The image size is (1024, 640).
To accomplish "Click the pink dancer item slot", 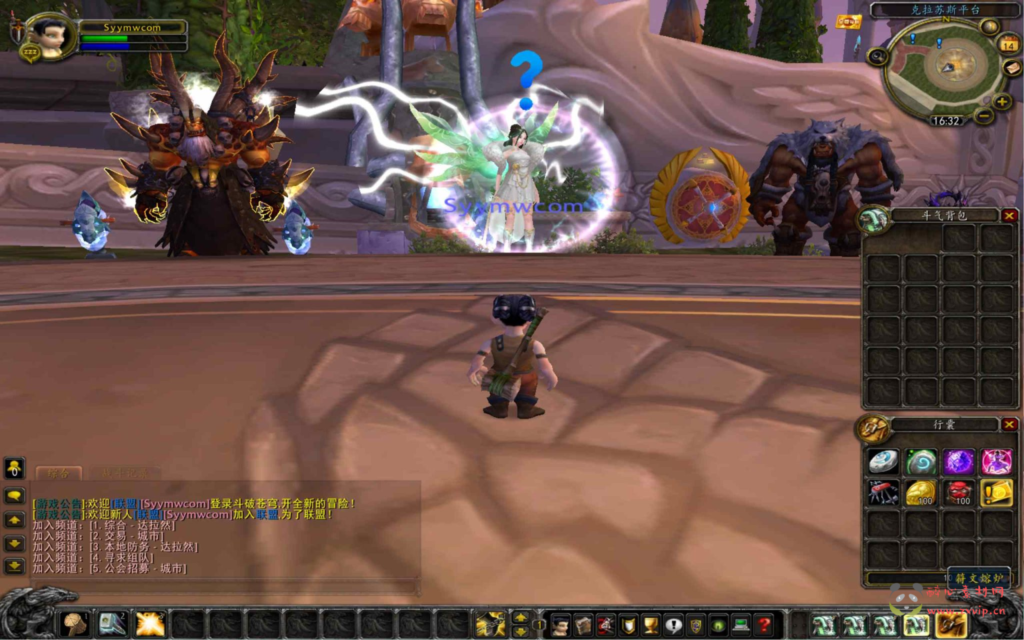I will 996,461.
